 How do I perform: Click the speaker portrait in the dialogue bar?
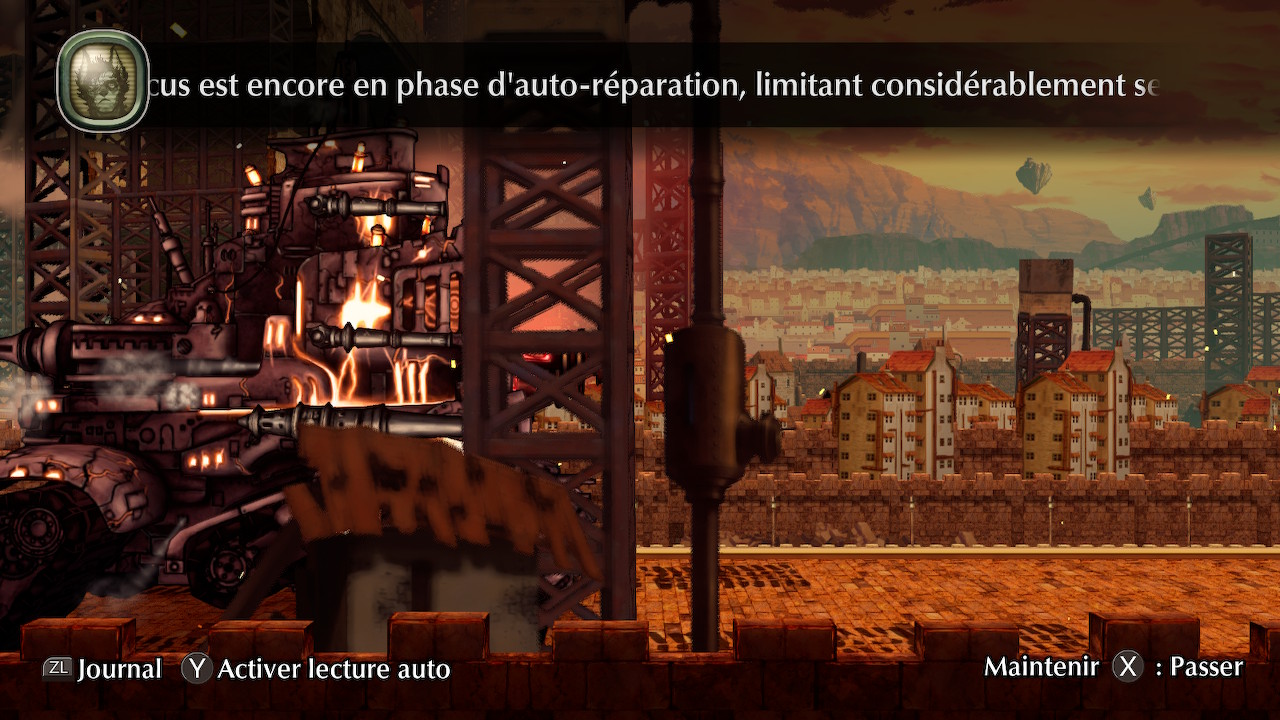click(103, 81)
